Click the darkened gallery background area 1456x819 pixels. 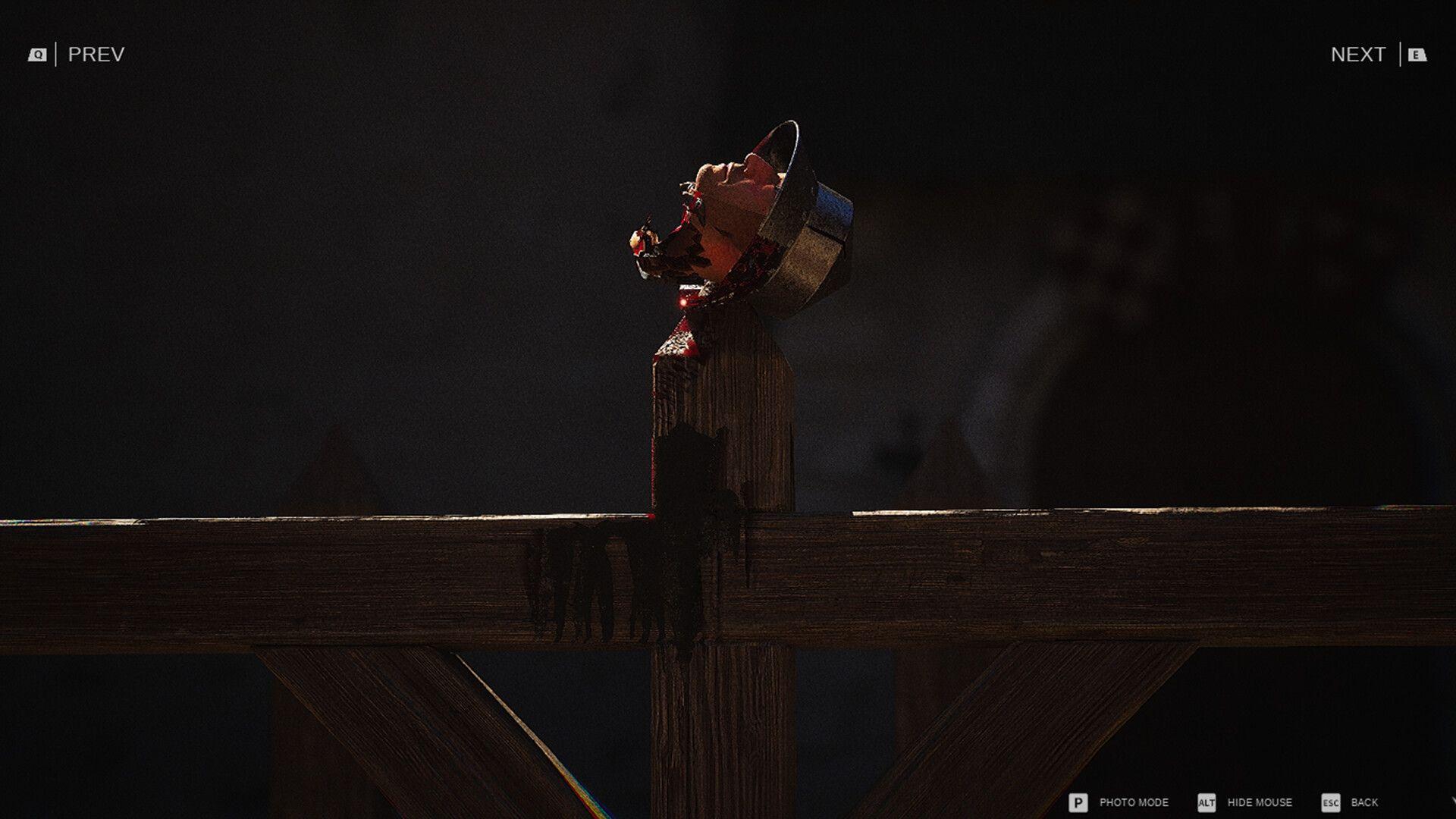[303, 227]
